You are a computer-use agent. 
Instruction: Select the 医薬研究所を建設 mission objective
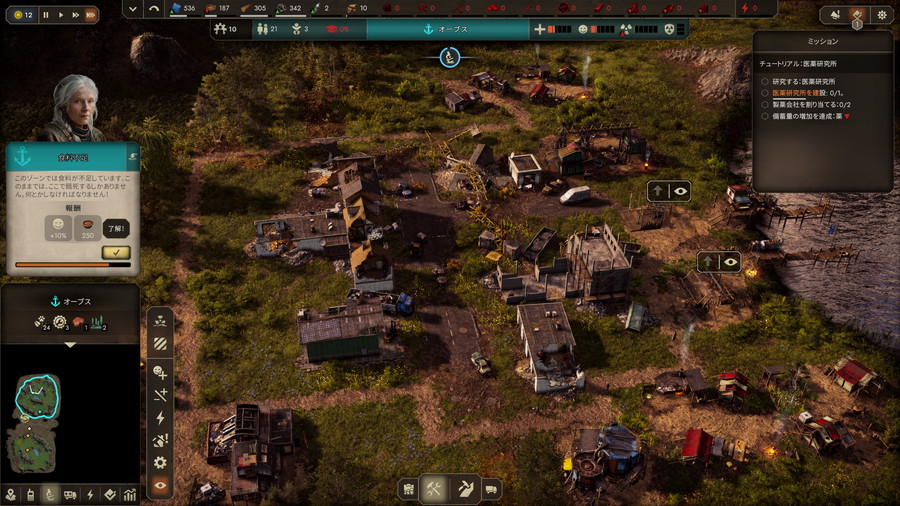coord(810,92)
